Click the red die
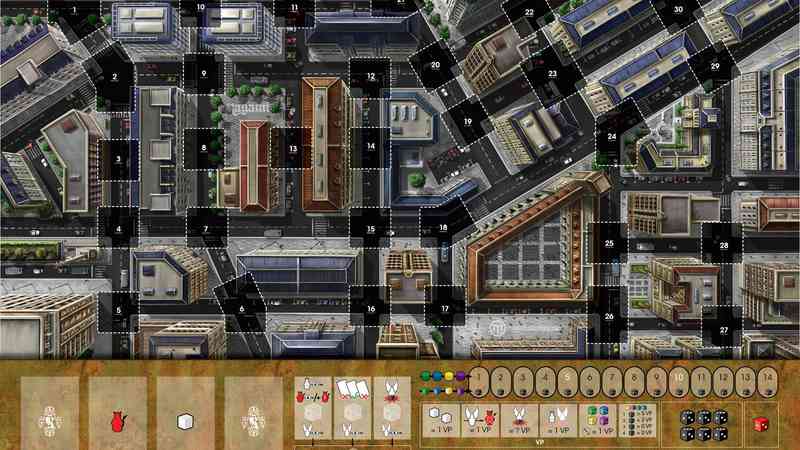 coord(763,423)
